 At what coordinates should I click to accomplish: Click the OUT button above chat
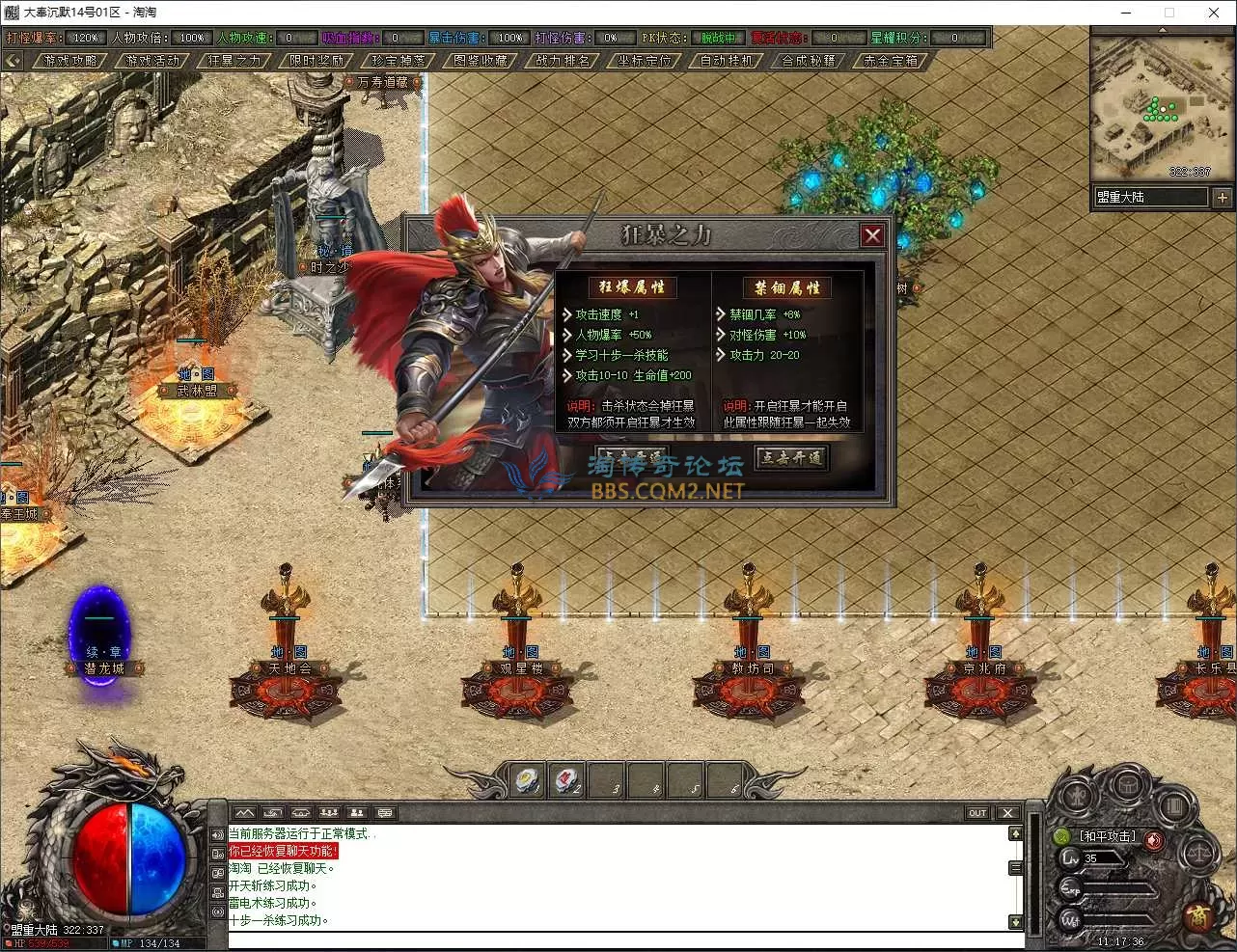coord(977,812)
